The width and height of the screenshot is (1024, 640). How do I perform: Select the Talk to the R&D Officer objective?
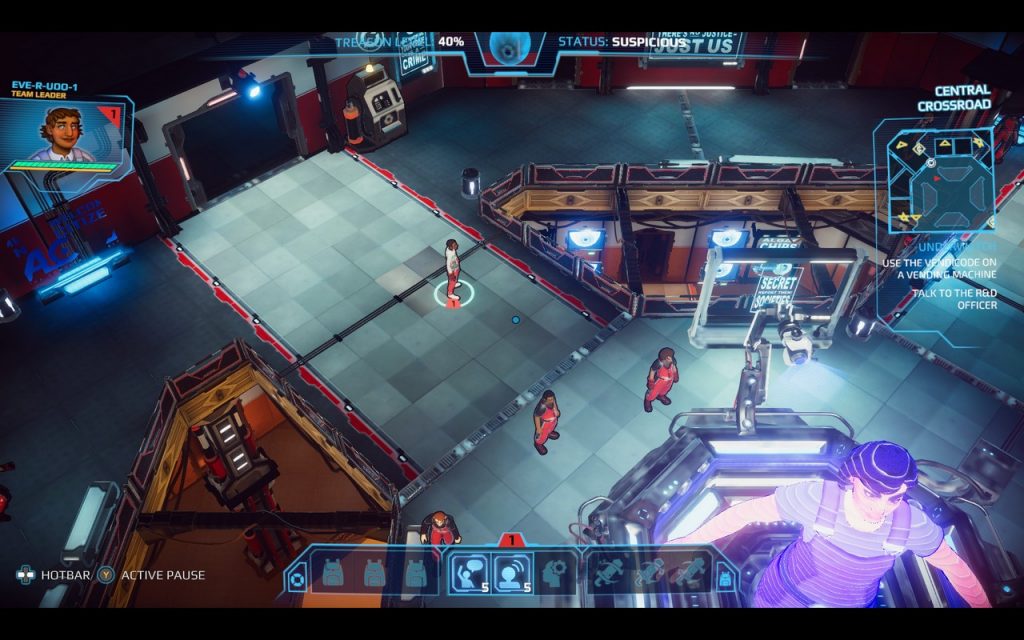[x=955, y=299]
